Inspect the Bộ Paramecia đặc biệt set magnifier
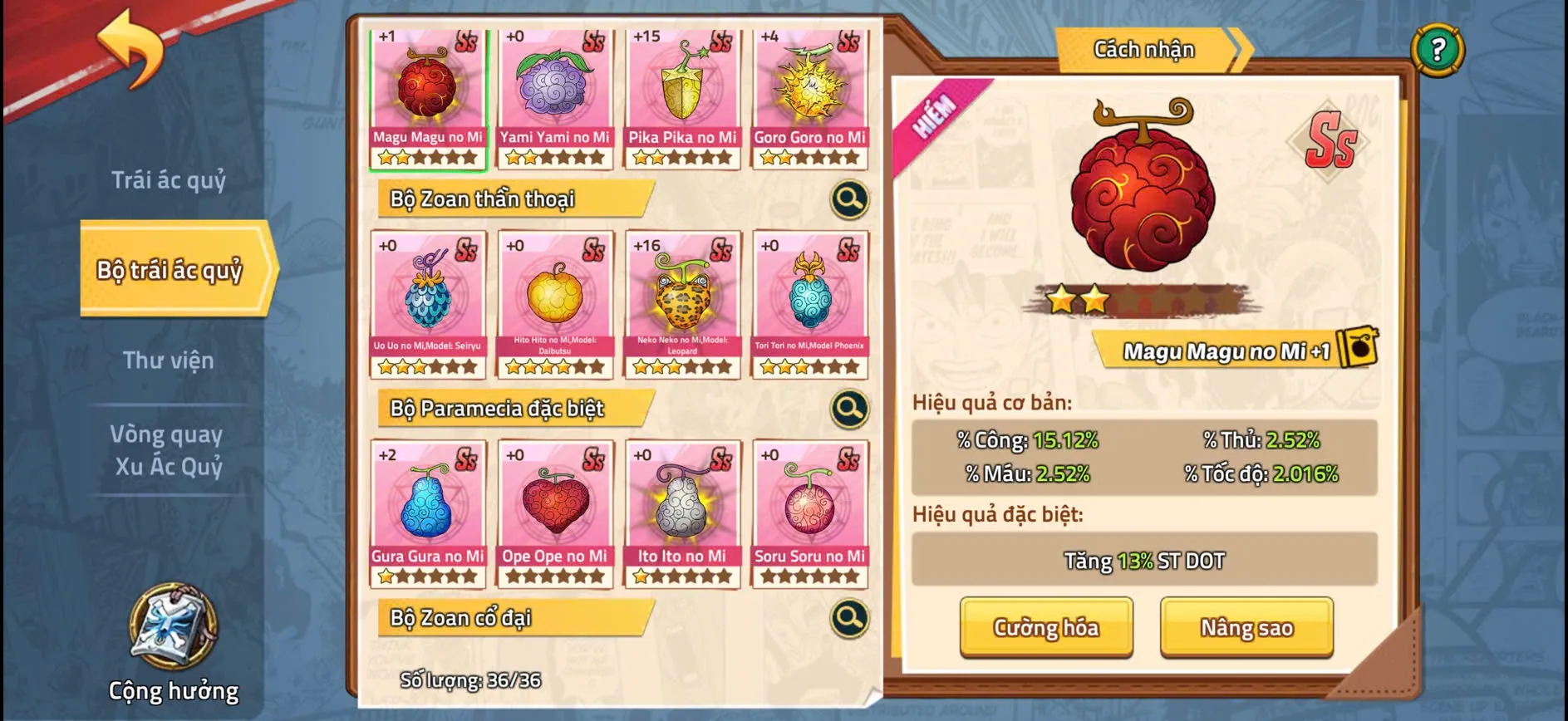This screenshot has width=1568, height=721. point(849,409)
